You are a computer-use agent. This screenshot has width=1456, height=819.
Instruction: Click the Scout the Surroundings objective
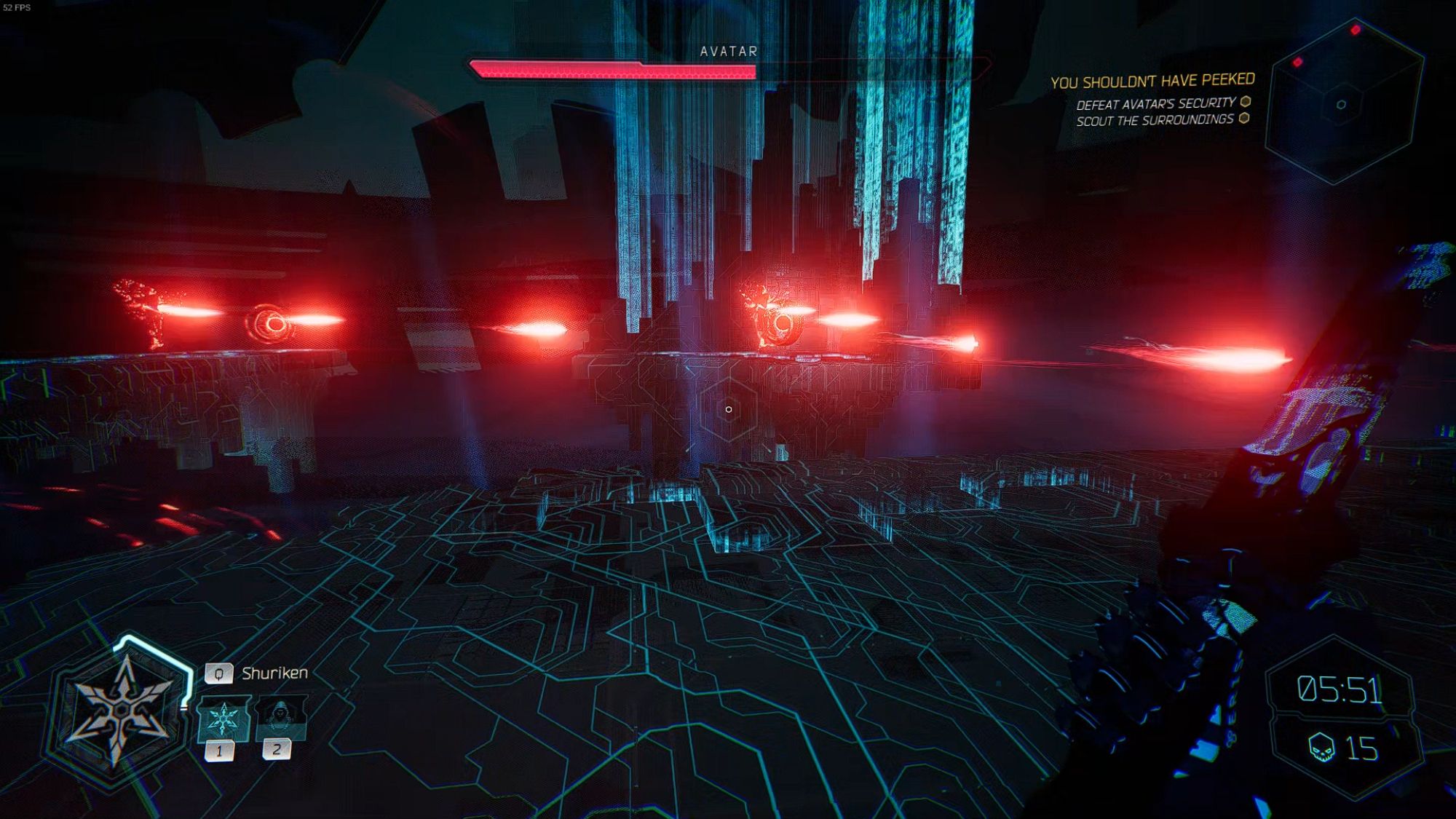1155,120
